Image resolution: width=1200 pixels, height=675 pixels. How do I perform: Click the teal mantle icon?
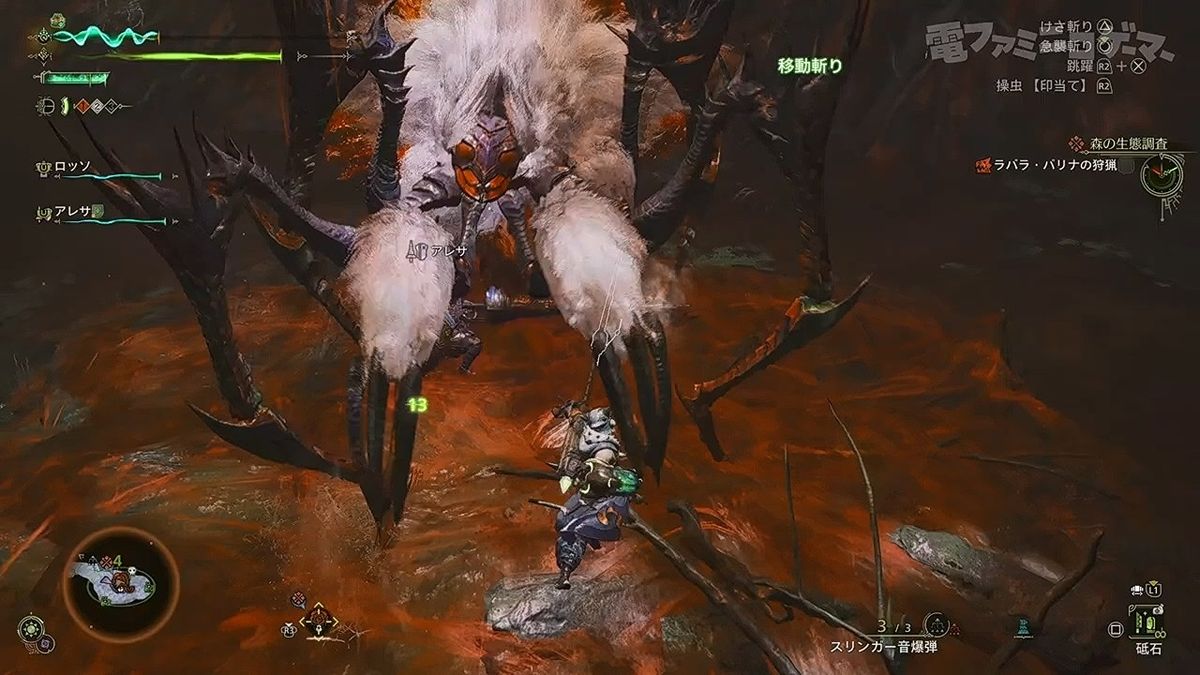pyautogui.click(x=1021, y=626)
